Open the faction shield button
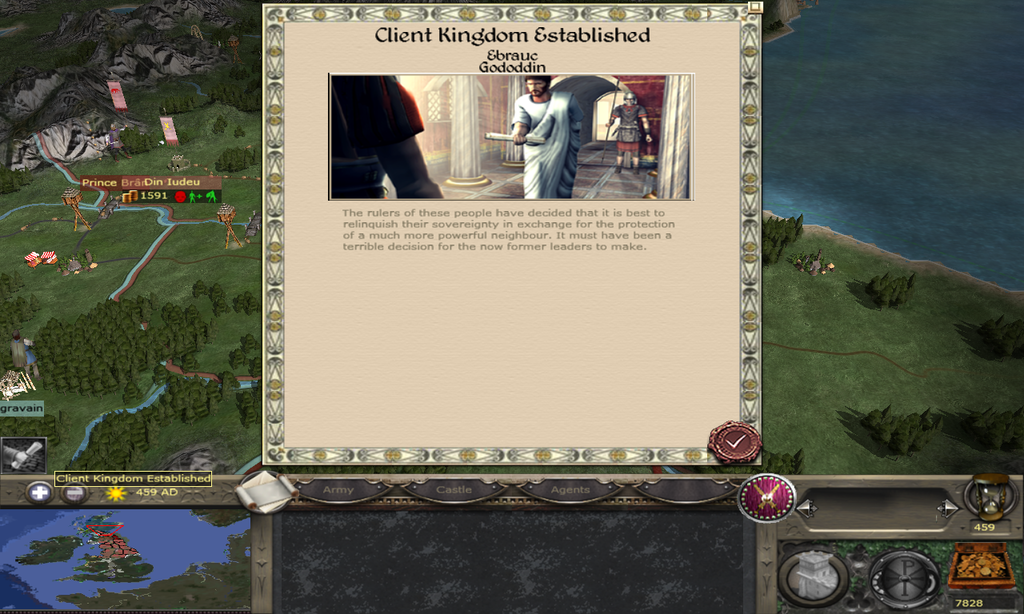The width and height of the screenshot is (1024, 614). (766, 498)
